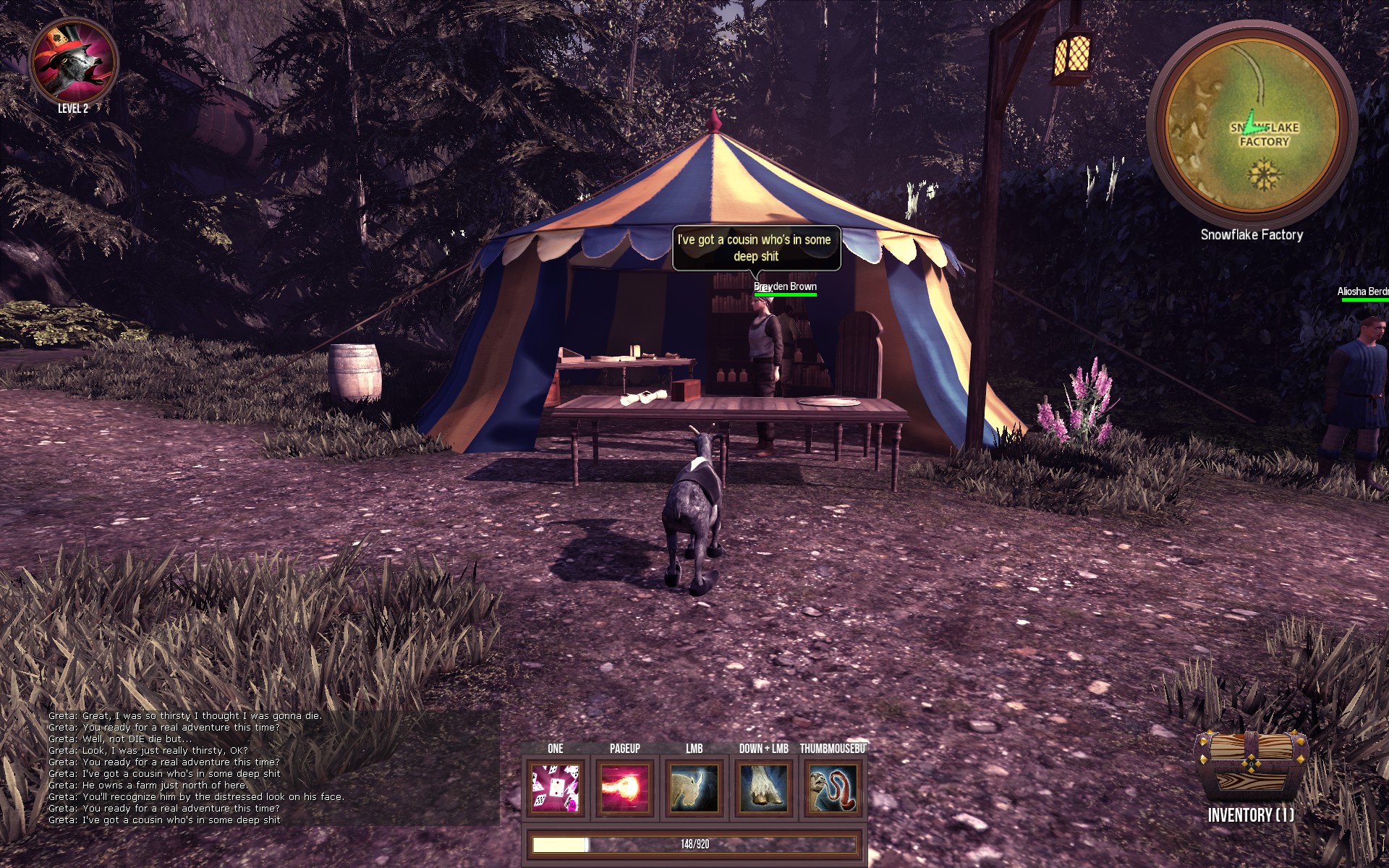Open the Inventory treasure chest
This screenshot has width=1389, height=868.
pyautogui.click(x=1251, y=767)
